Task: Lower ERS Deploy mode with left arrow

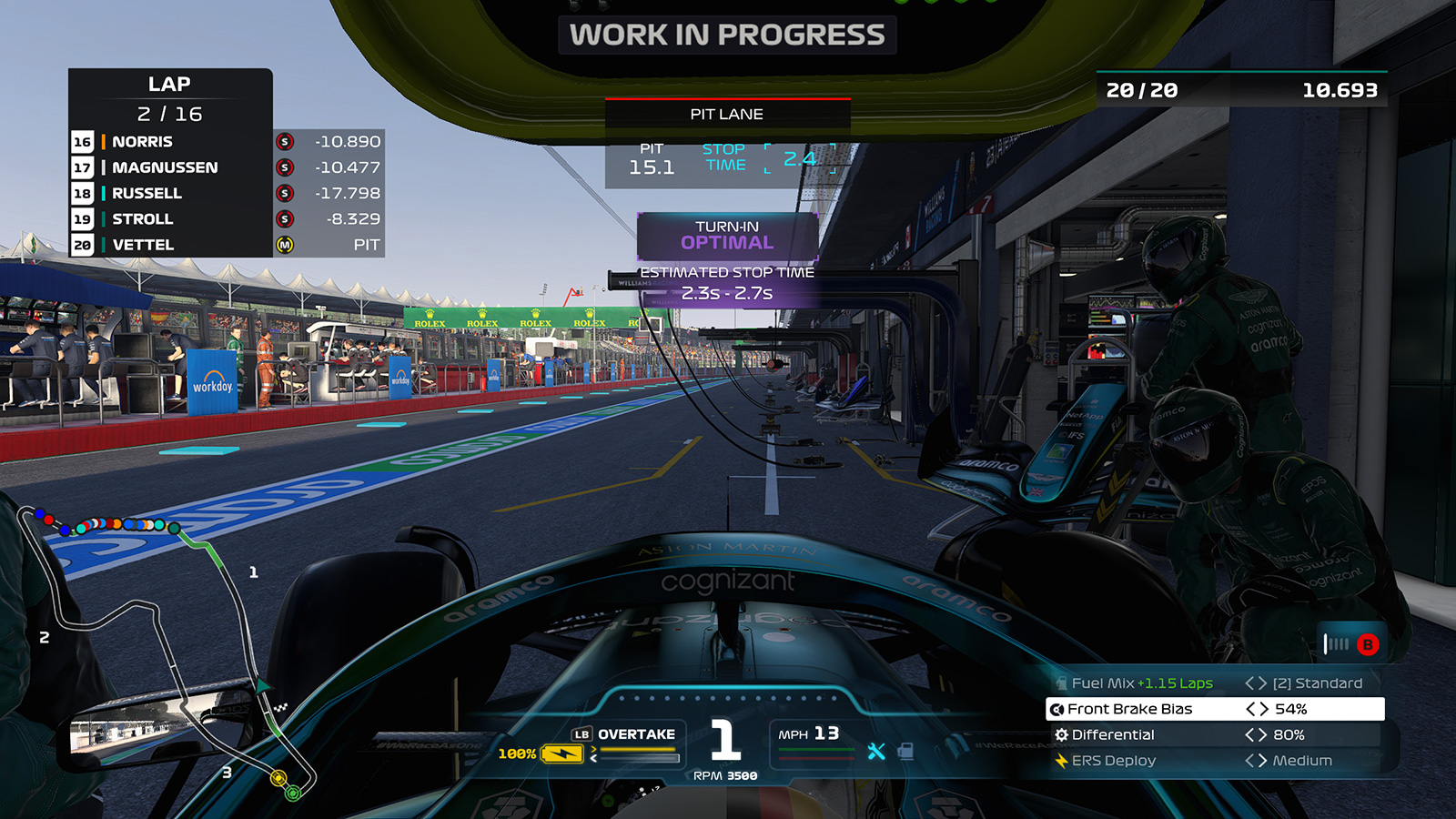Action: click(1250, 761)
